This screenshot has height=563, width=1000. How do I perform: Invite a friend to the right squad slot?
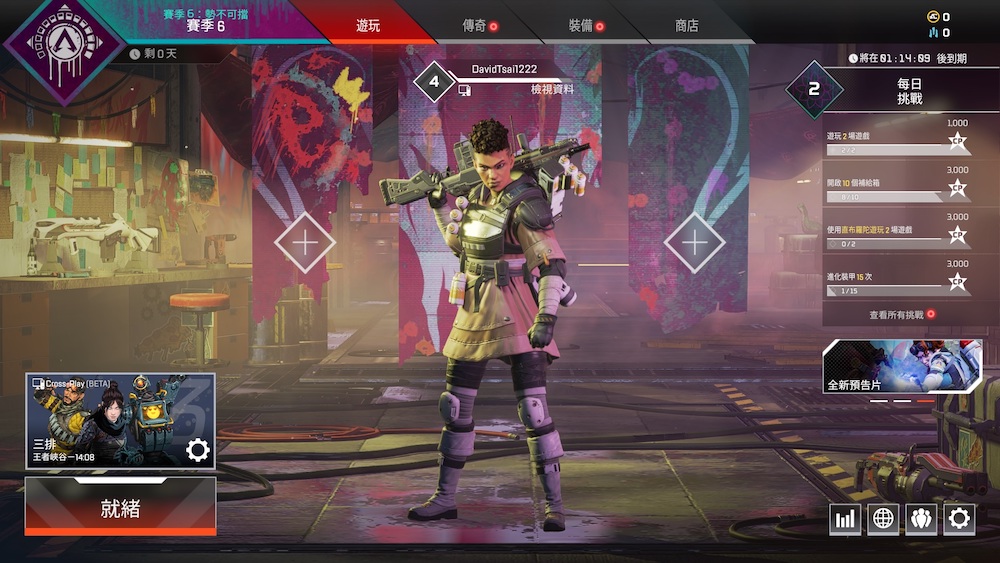694,242
